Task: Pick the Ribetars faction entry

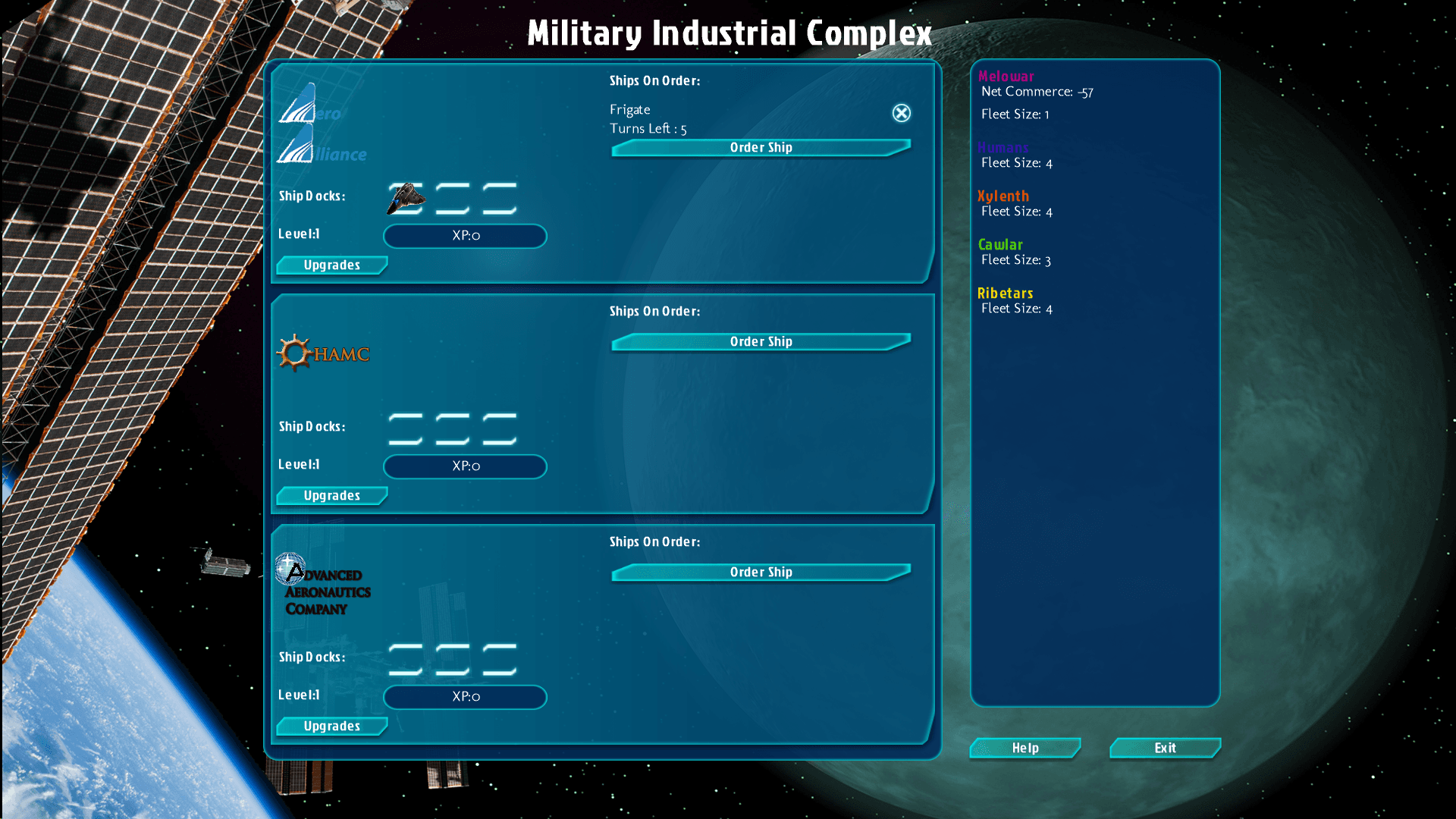Action: (x=1005, y=293)
